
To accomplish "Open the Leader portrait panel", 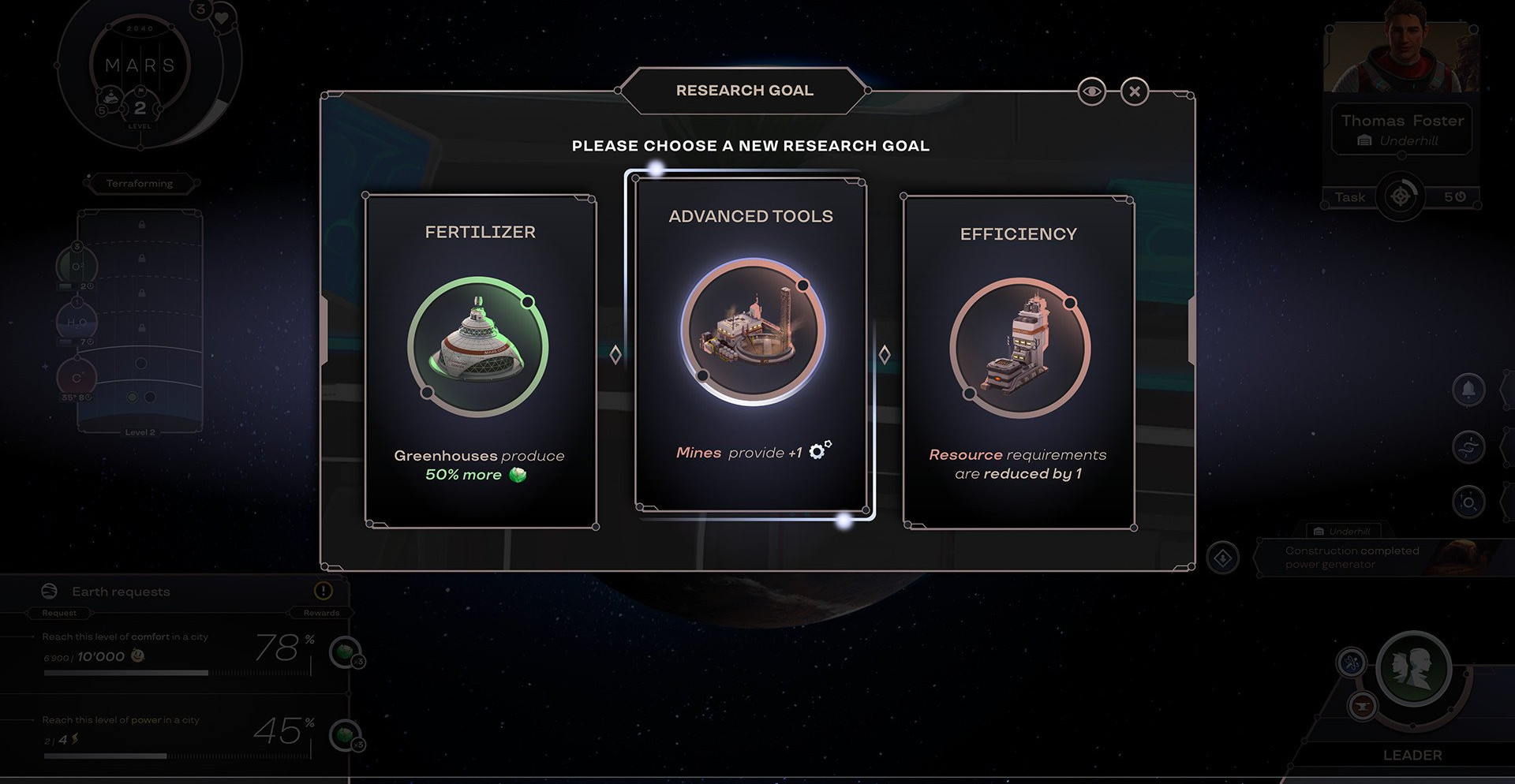I will (x=1412, y=670).
